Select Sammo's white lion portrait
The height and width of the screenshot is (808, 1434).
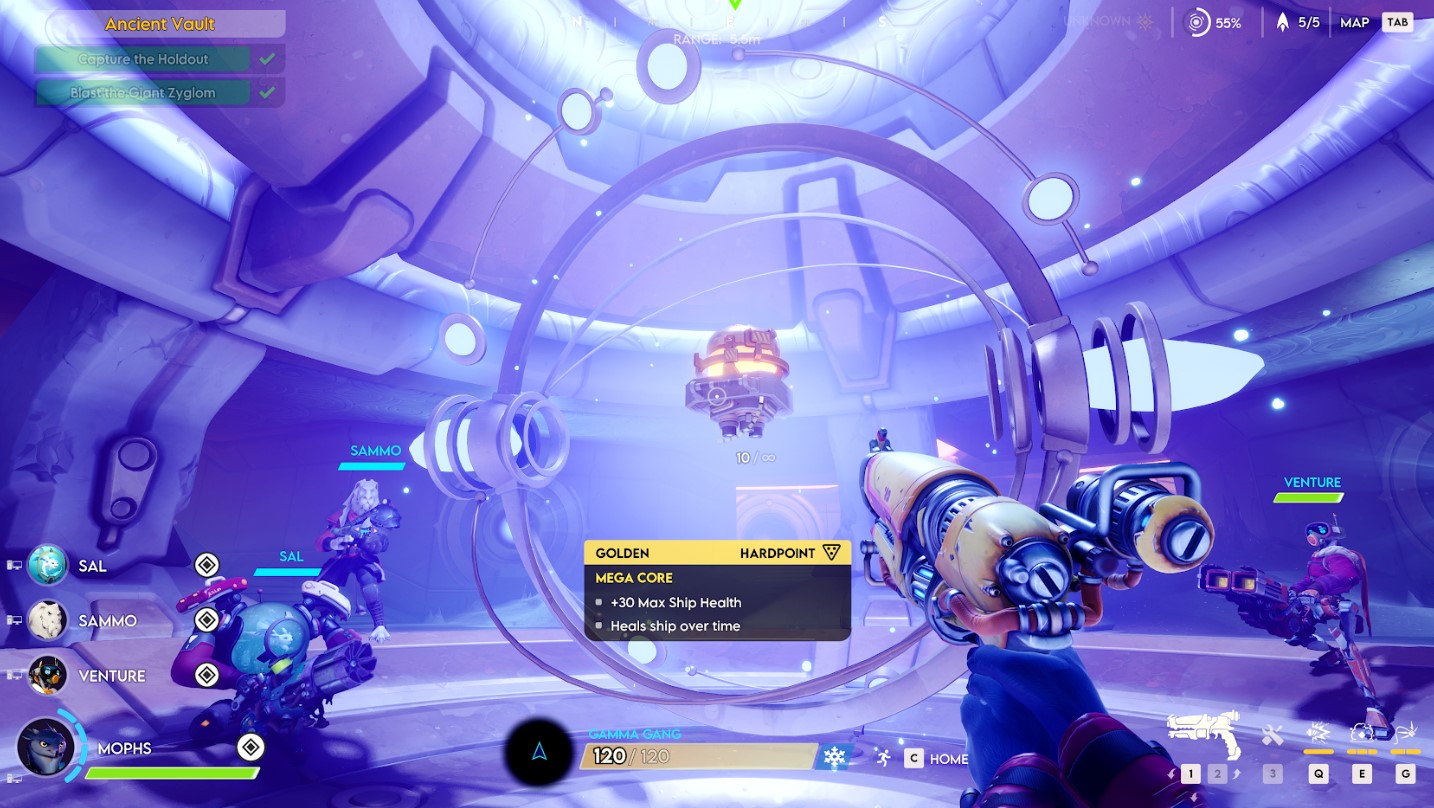point(47,620)
